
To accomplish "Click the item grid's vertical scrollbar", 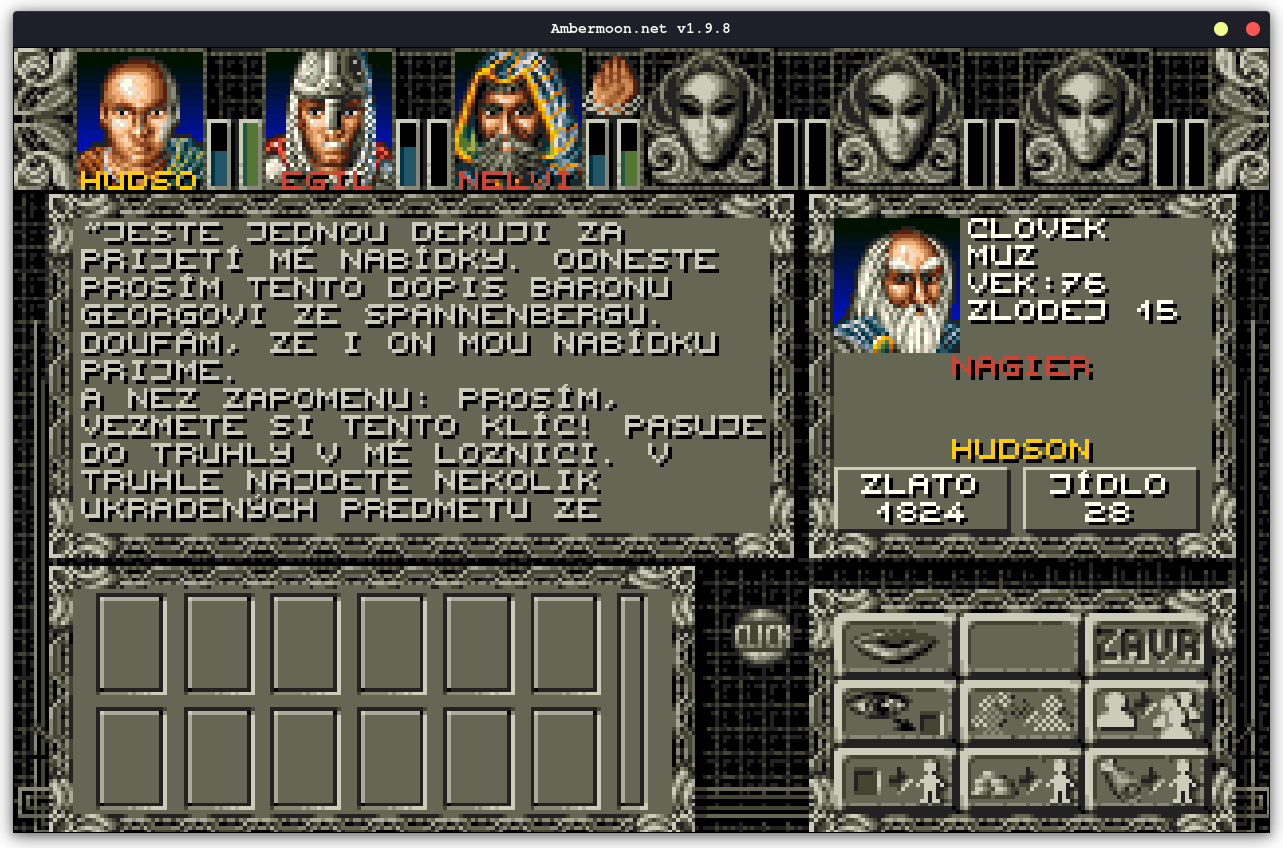I will [x=631, y=700].
